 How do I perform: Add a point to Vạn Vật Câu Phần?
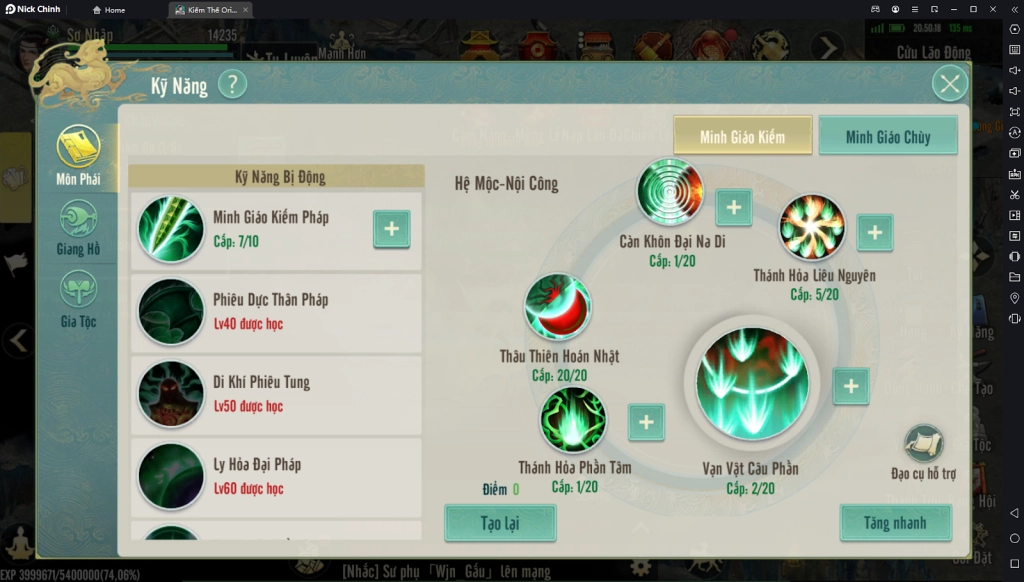click(x=850, y=386)
